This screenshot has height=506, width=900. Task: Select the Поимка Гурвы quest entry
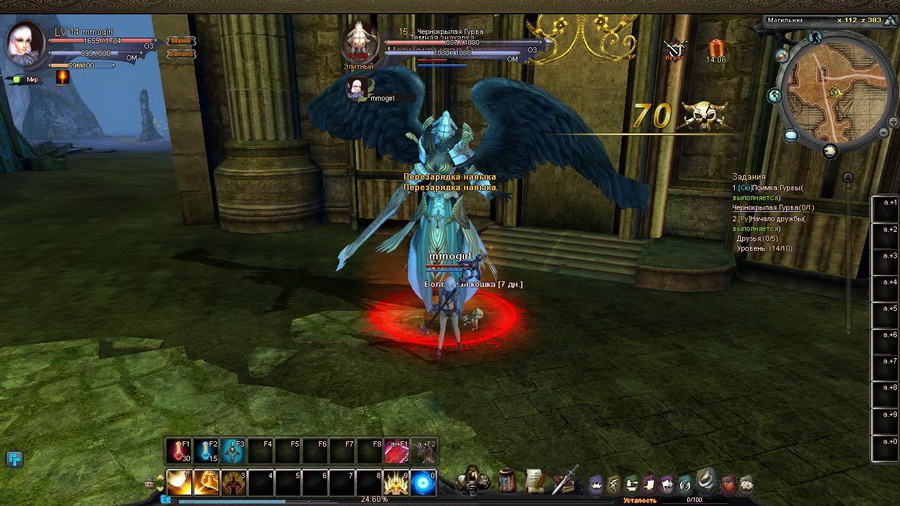click(770, 188)
